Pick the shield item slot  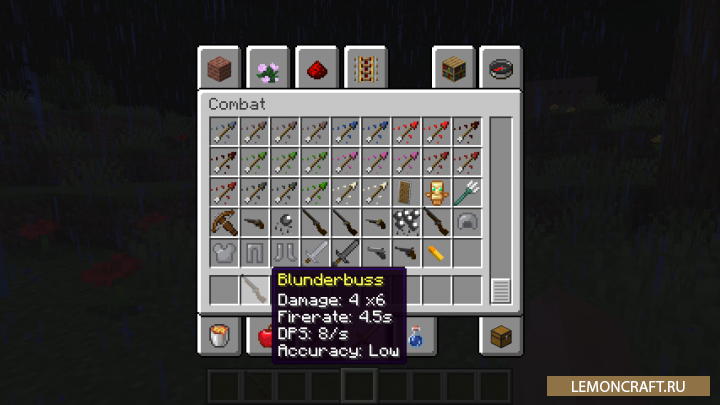point(405,192)
